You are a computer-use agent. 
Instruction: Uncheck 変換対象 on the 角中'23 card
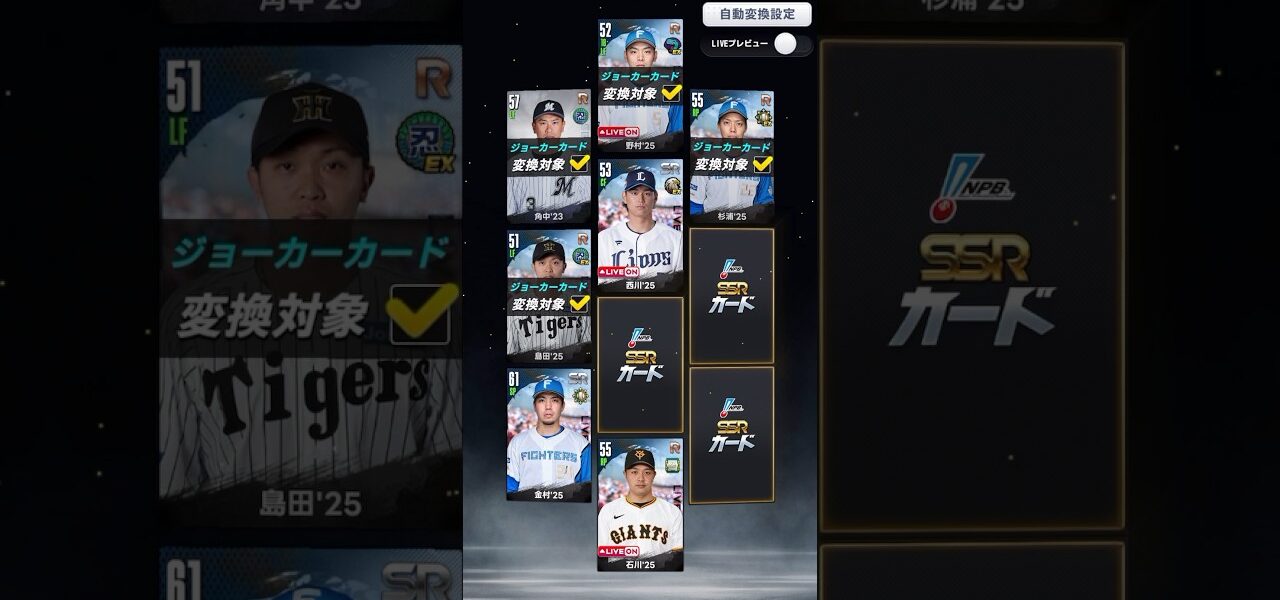[579, 164]
